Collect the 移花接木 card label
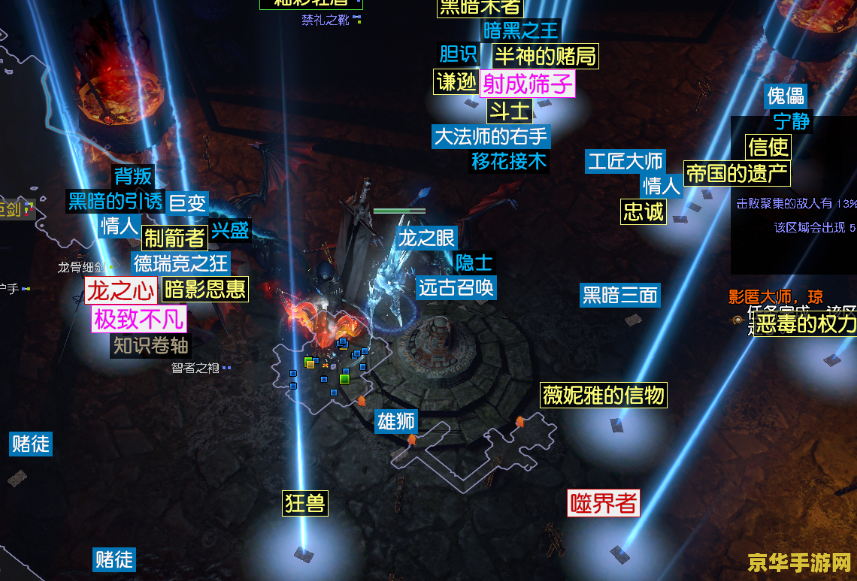 (509, 161)
